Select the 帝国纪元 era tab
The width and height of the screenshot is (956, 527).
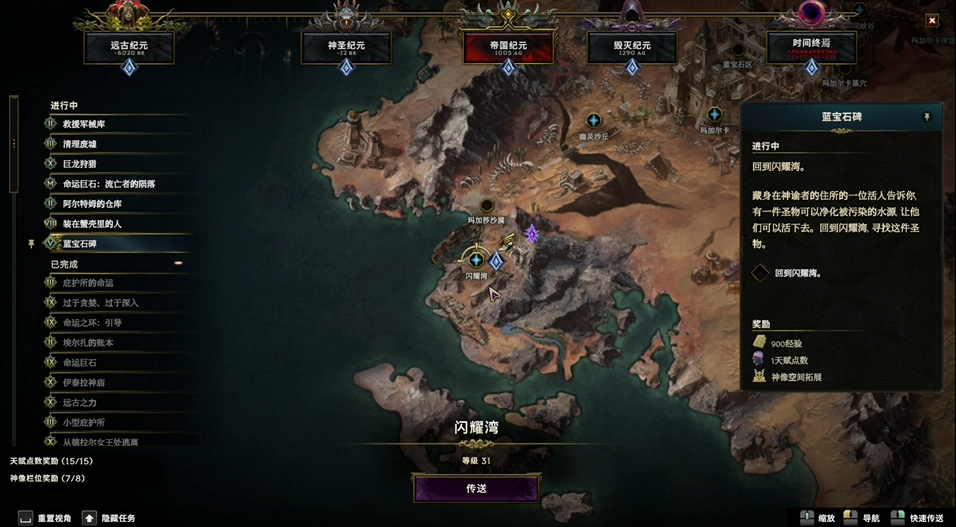point(507,46)
